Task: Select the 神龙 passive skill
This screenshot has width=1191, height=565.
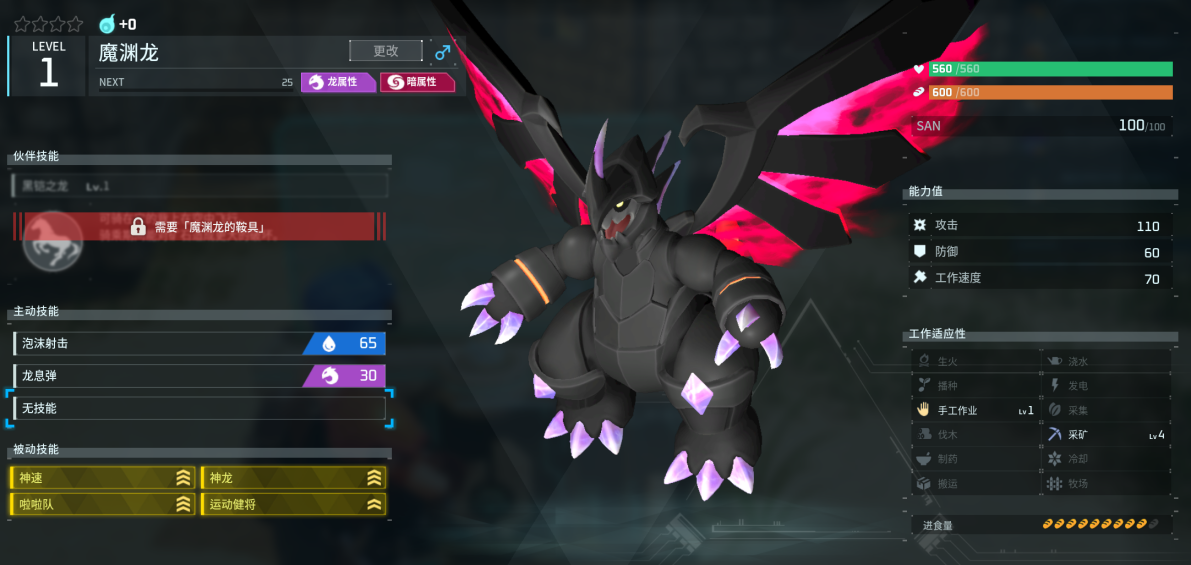Action: click(x=294, y=478)
